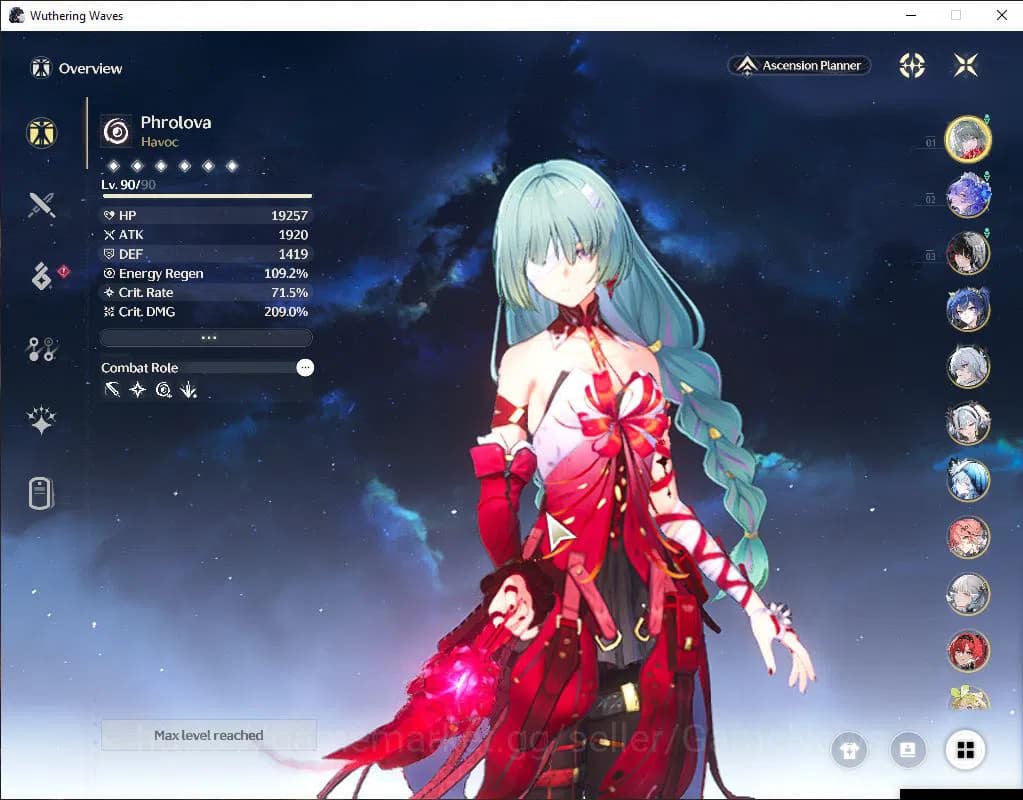
Task: Open the Echoes tab with the red alert
Action: coord(41,277)
